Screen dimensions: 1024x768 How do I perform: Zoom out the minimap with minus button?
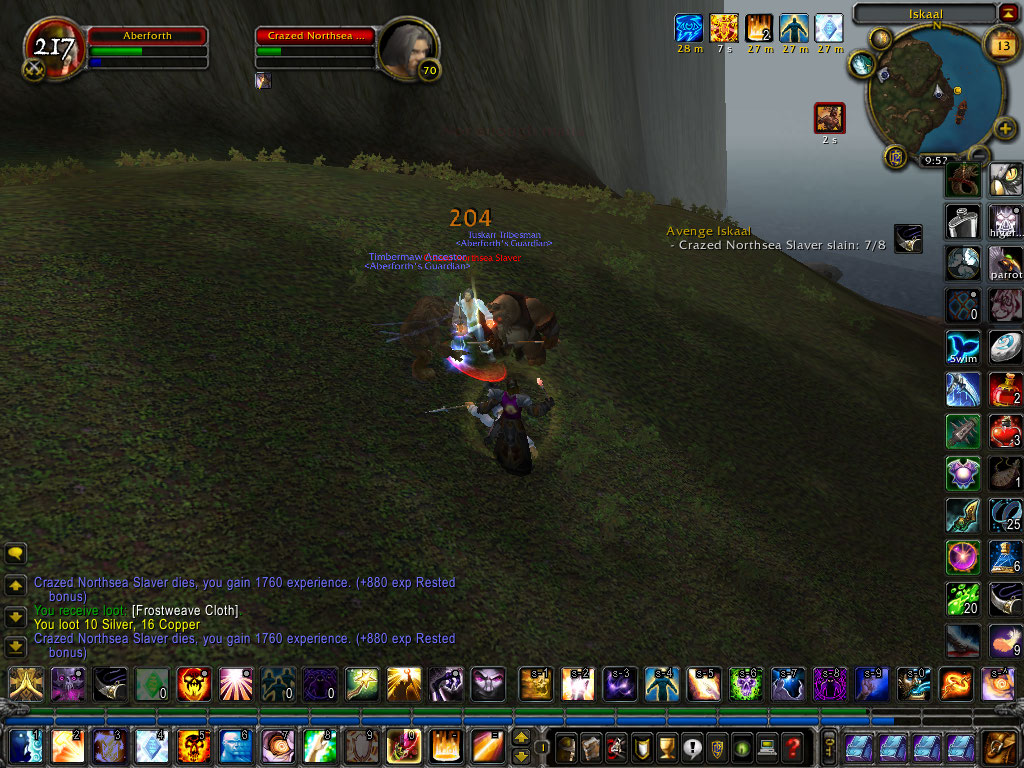click(977, 155)
